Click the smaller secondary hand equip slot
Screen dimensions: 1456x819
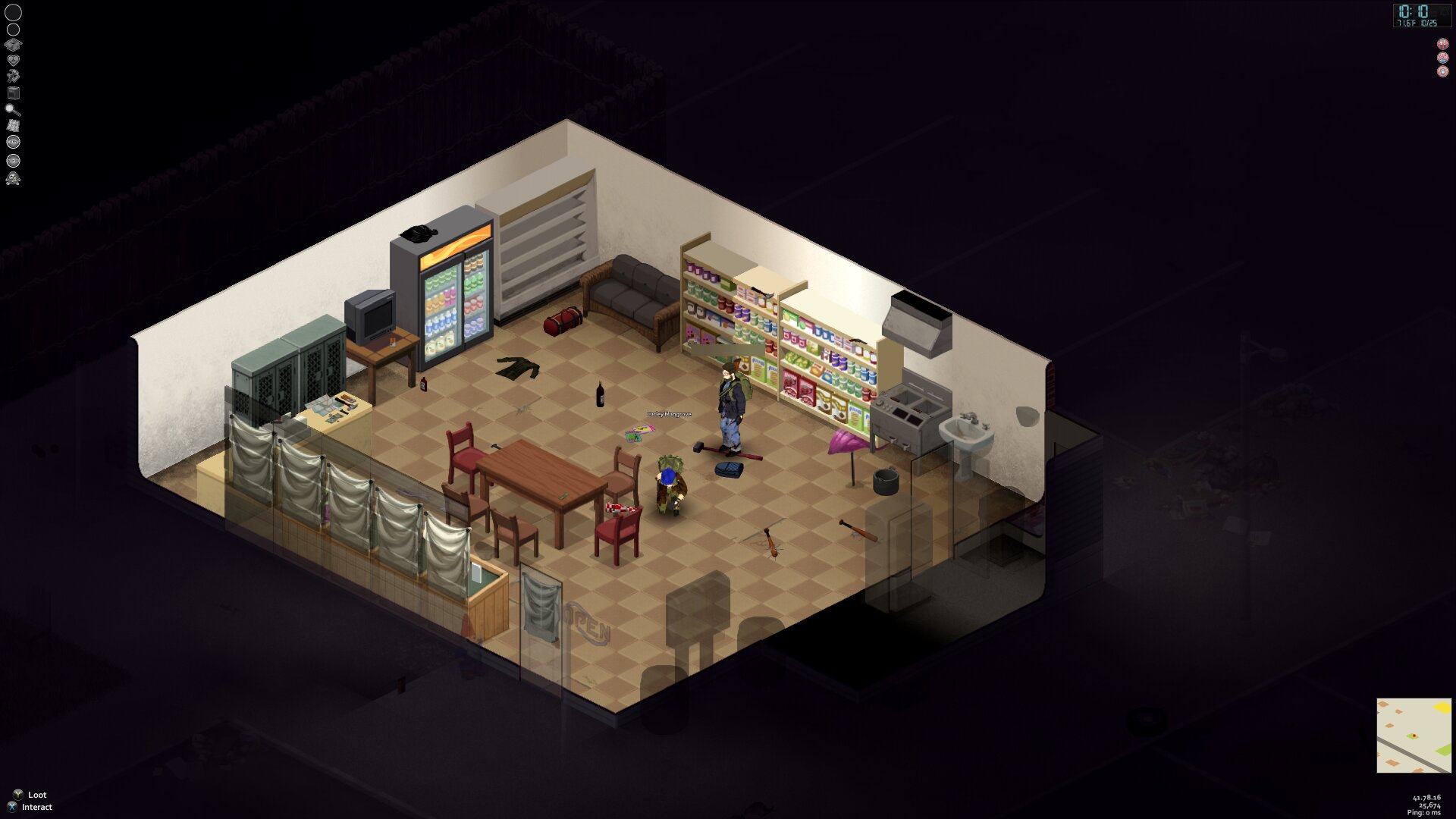[x=13, y=30]
